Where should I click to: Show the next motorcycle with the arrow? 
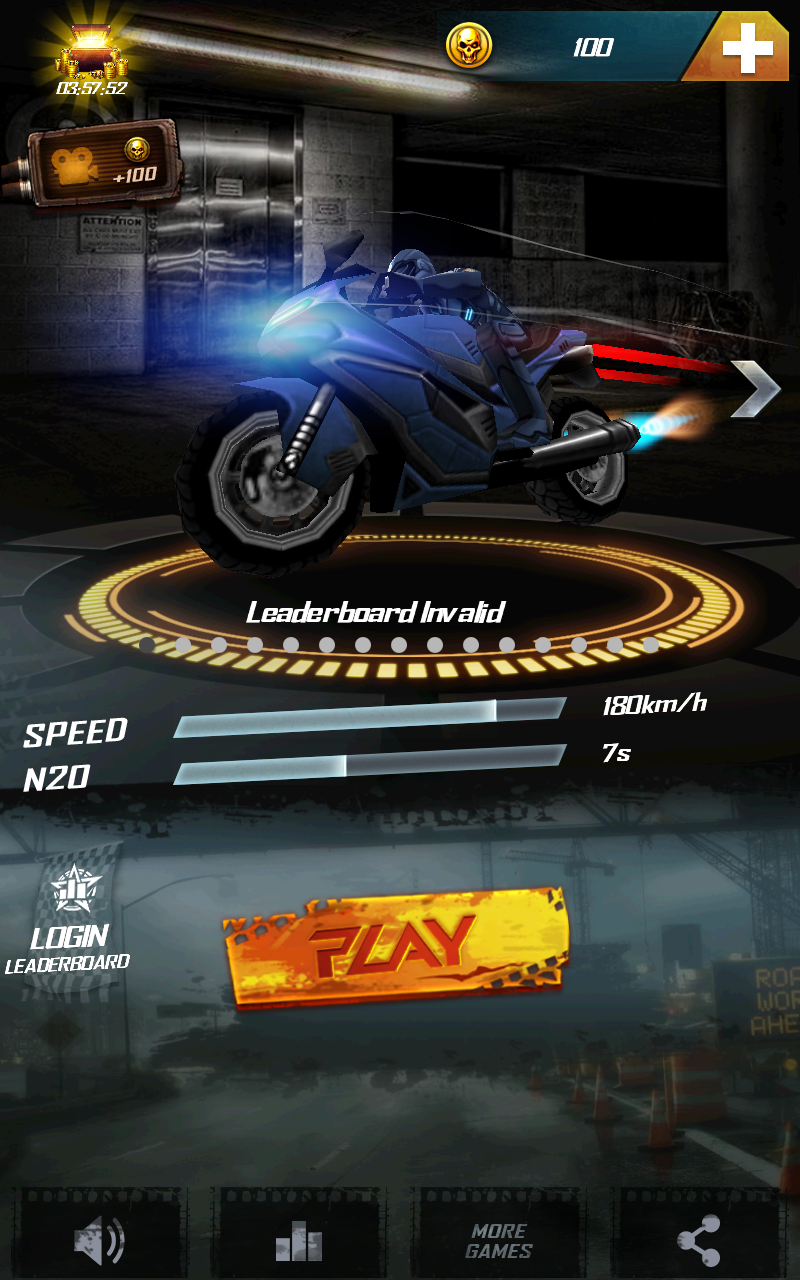coord(755,389)
